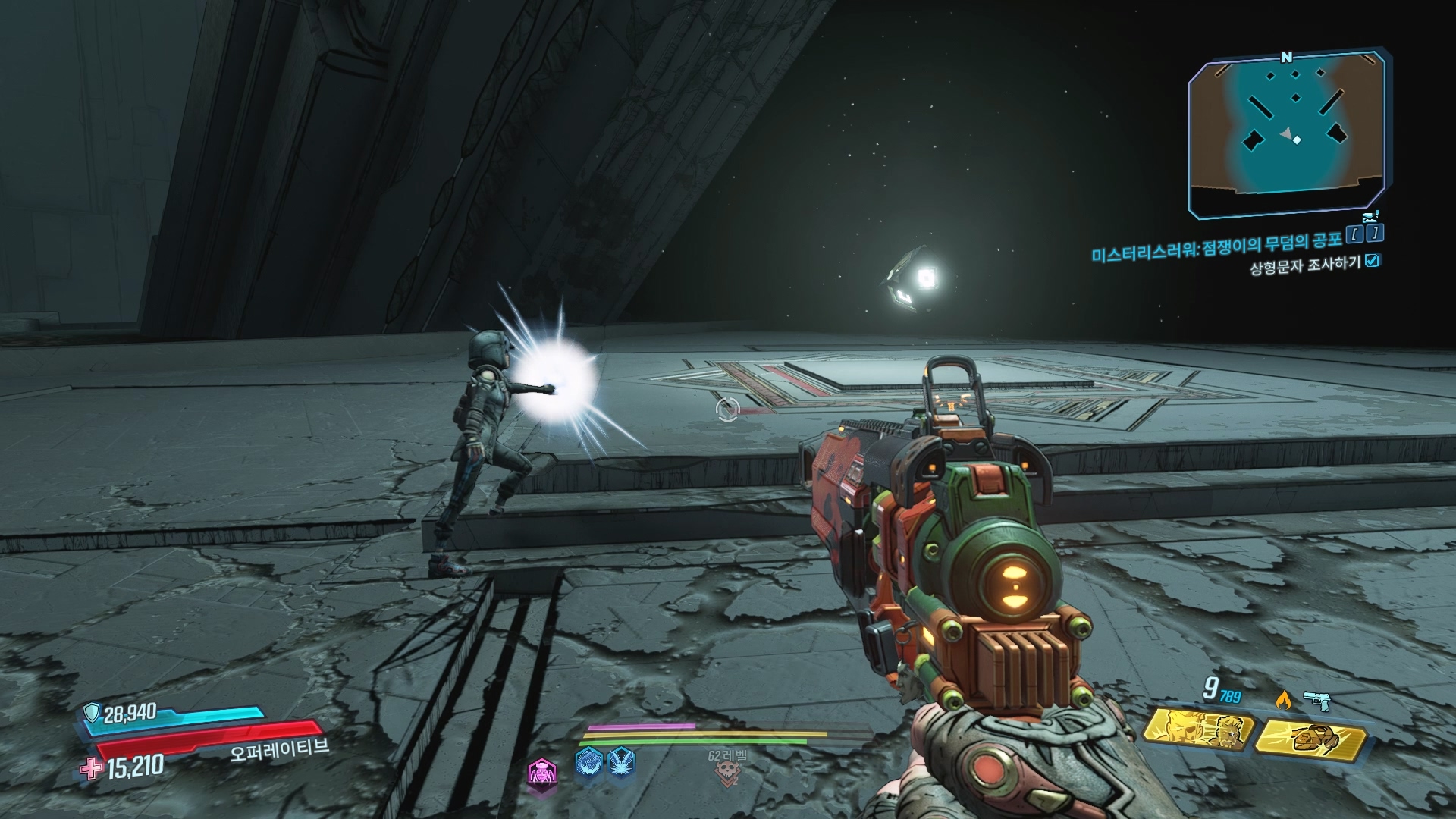Toggle the hieroglyph investigation objective checkbox
This screenshot has width=1456, height=819.
[x=1372, y=262]
